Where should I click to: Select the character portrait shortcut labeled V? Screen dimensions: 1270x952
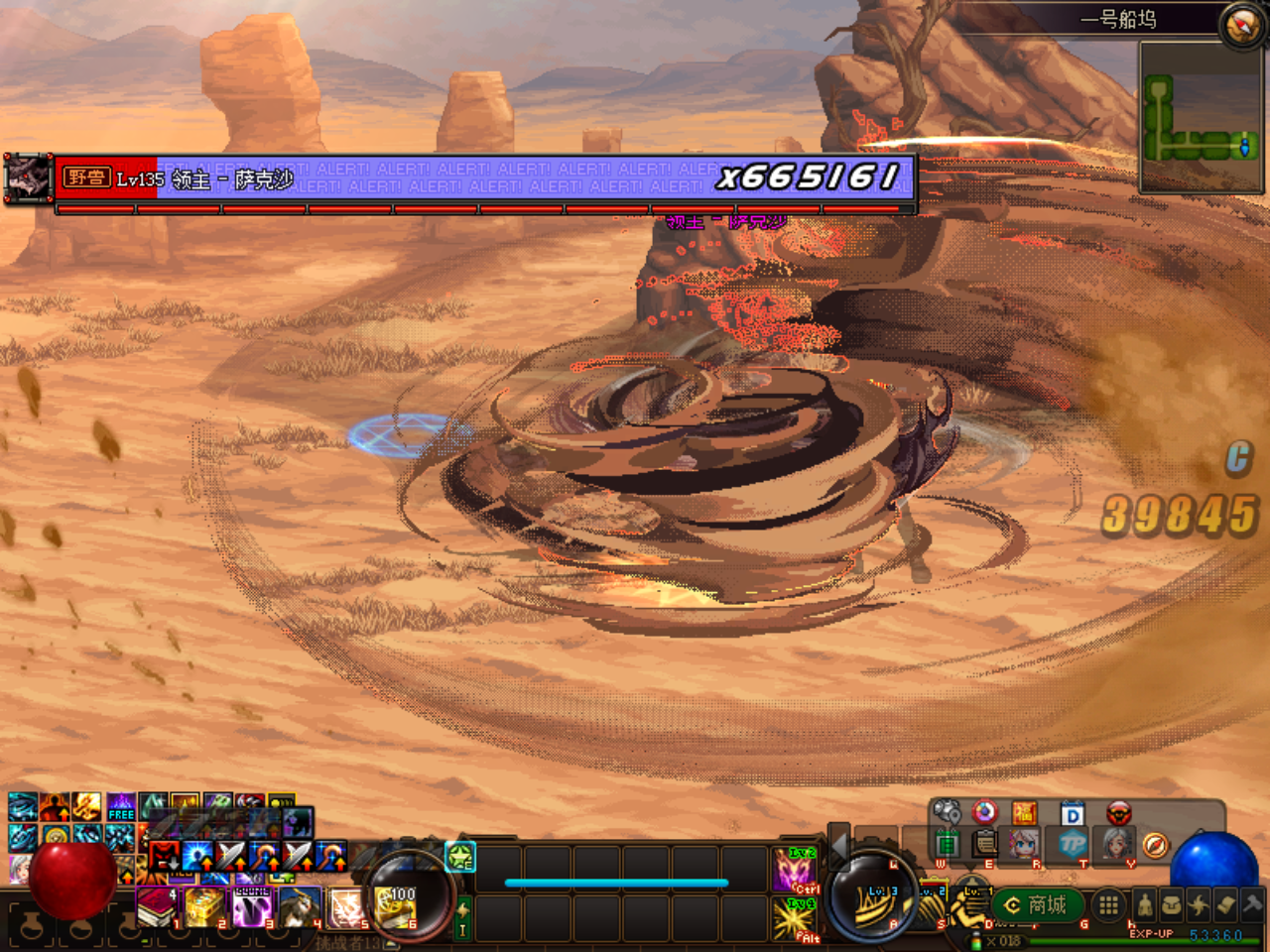[x=1116, y=845]
